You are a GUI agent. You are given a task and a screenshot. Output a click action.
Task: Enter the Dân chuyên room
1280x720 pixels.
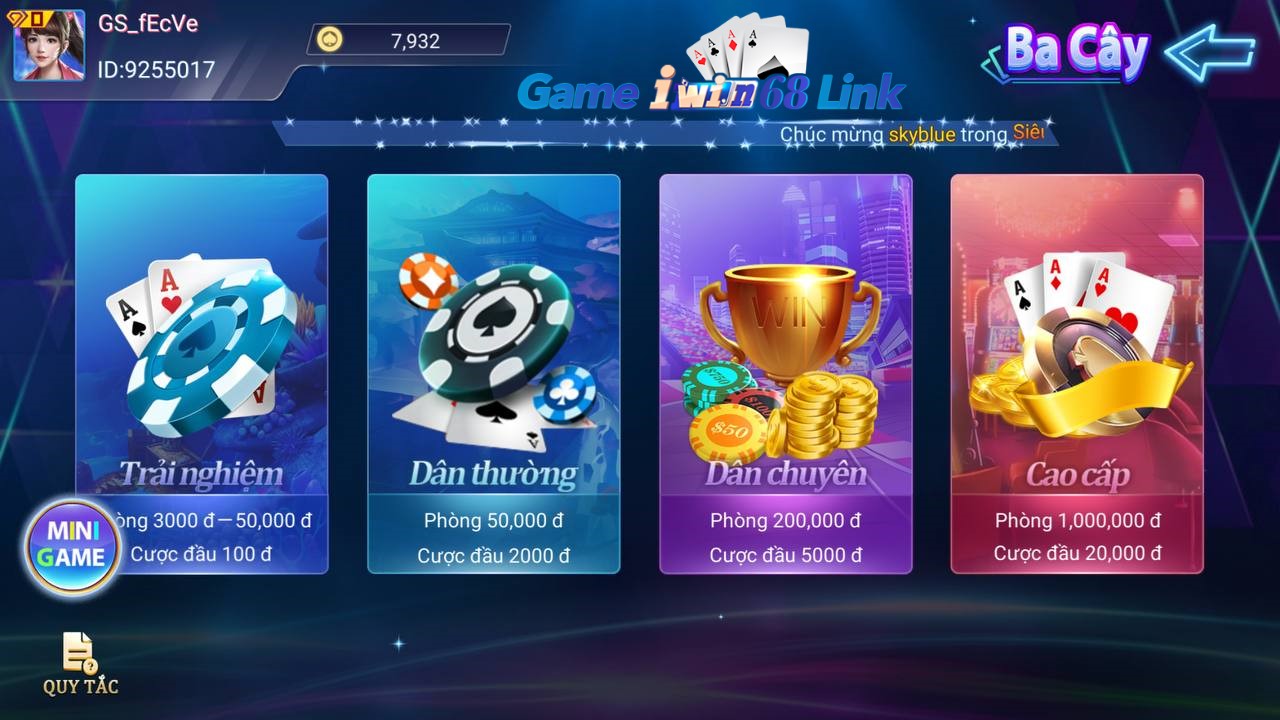(785, 373)
